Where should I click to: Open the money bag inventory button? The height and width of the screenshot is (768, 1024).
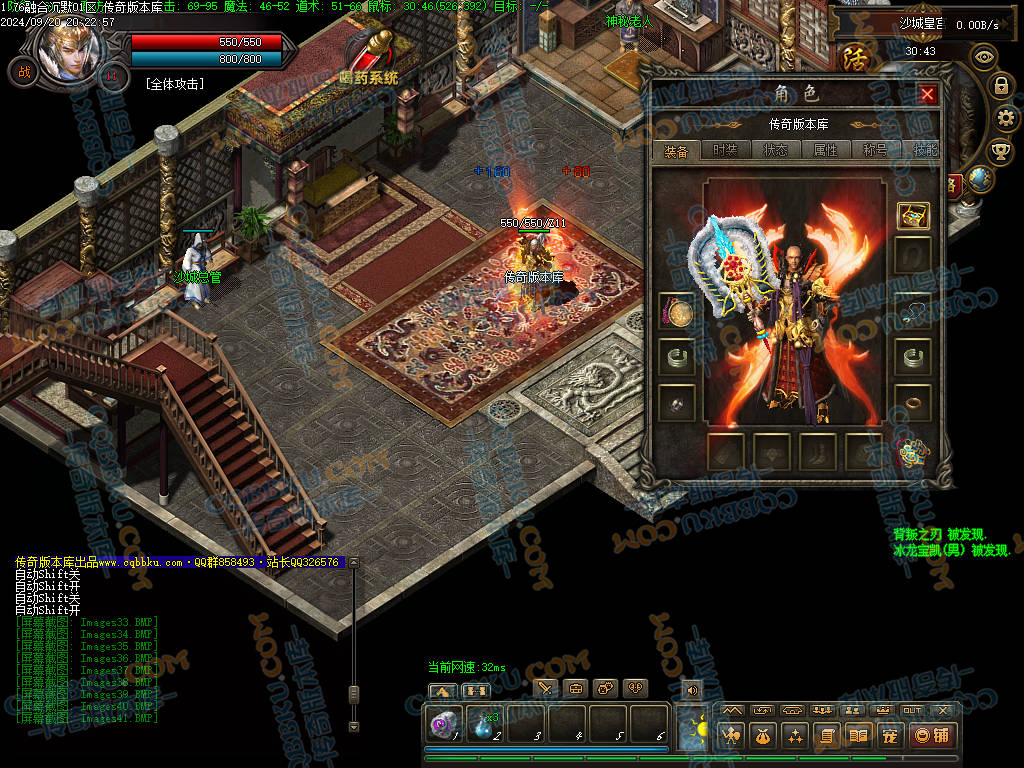pos(763,736)
